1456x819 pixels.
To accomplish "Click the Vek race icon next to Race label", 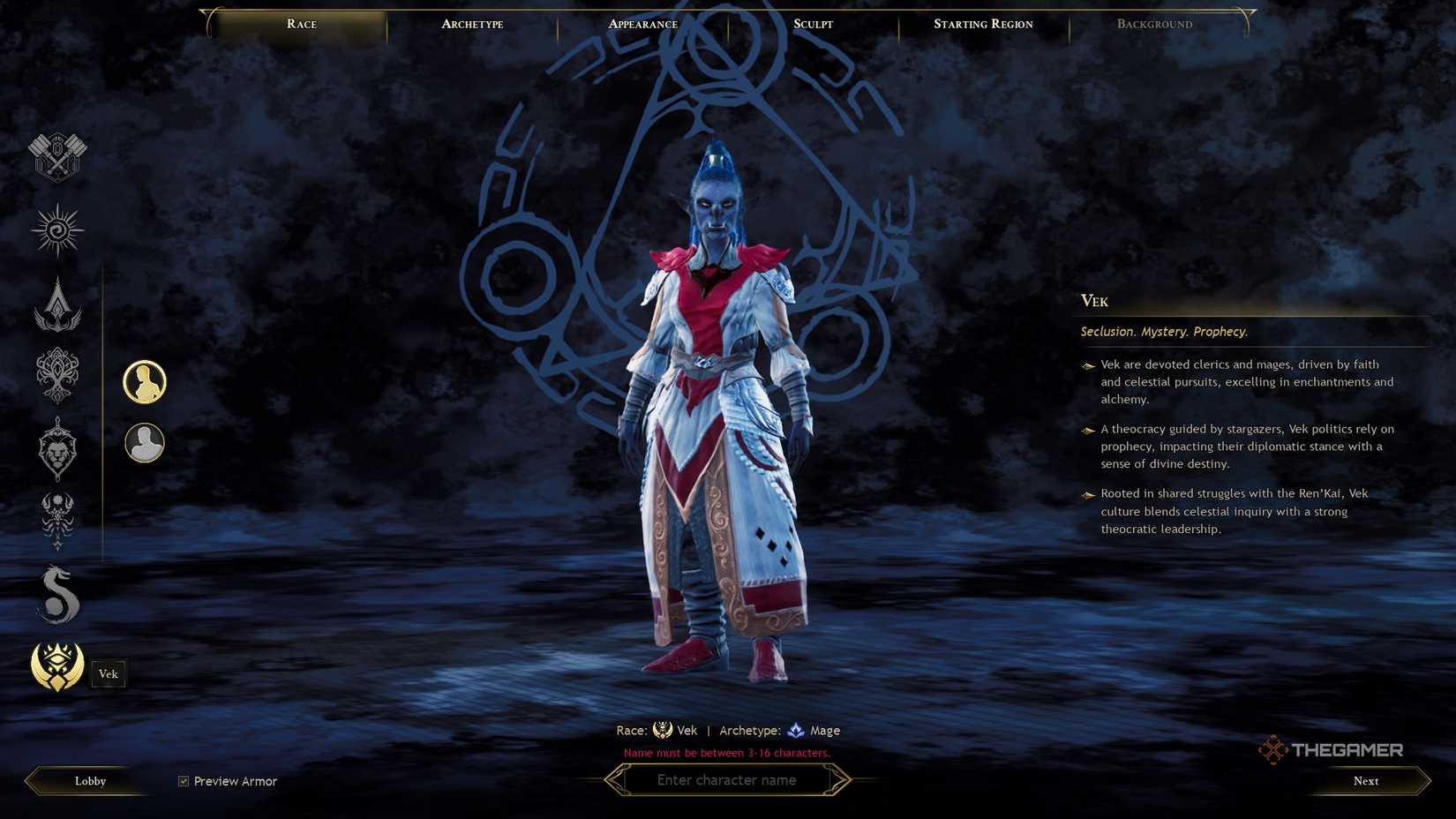I will tap(664, 730).
